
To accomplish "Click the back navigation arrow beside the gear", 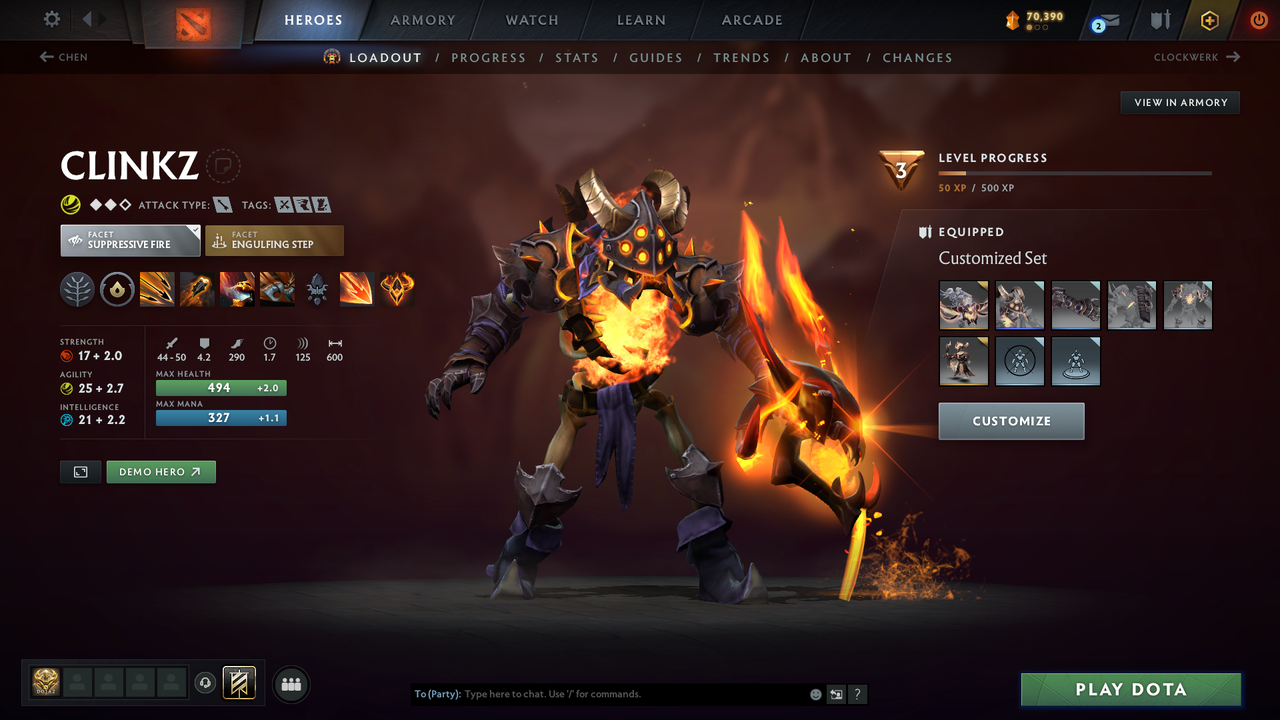I will (88, 17).
